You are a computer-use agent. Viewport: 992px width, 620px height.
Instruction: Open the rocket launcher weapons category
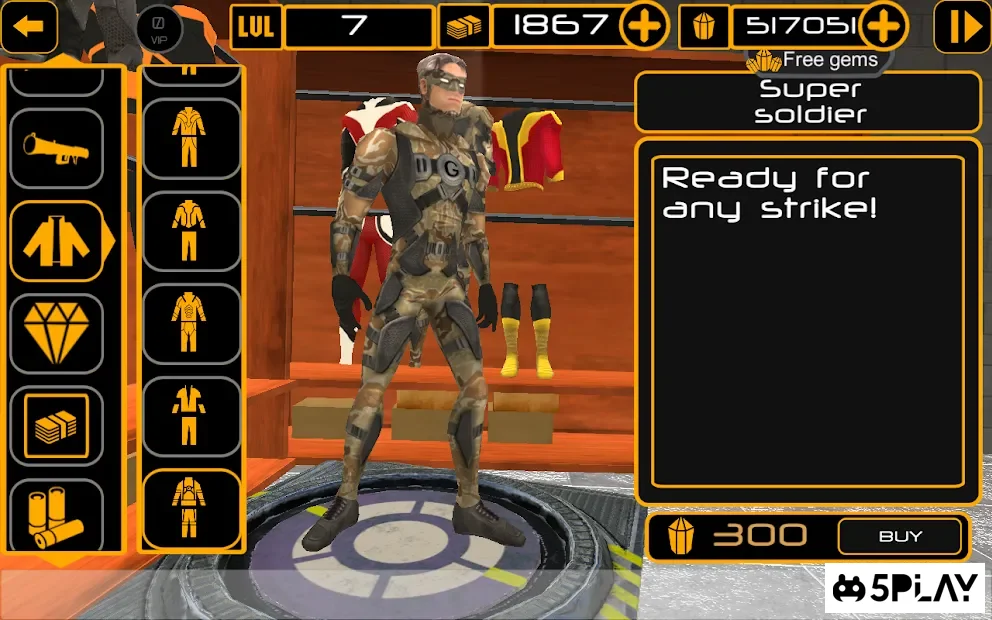click(x=56, y=149)
